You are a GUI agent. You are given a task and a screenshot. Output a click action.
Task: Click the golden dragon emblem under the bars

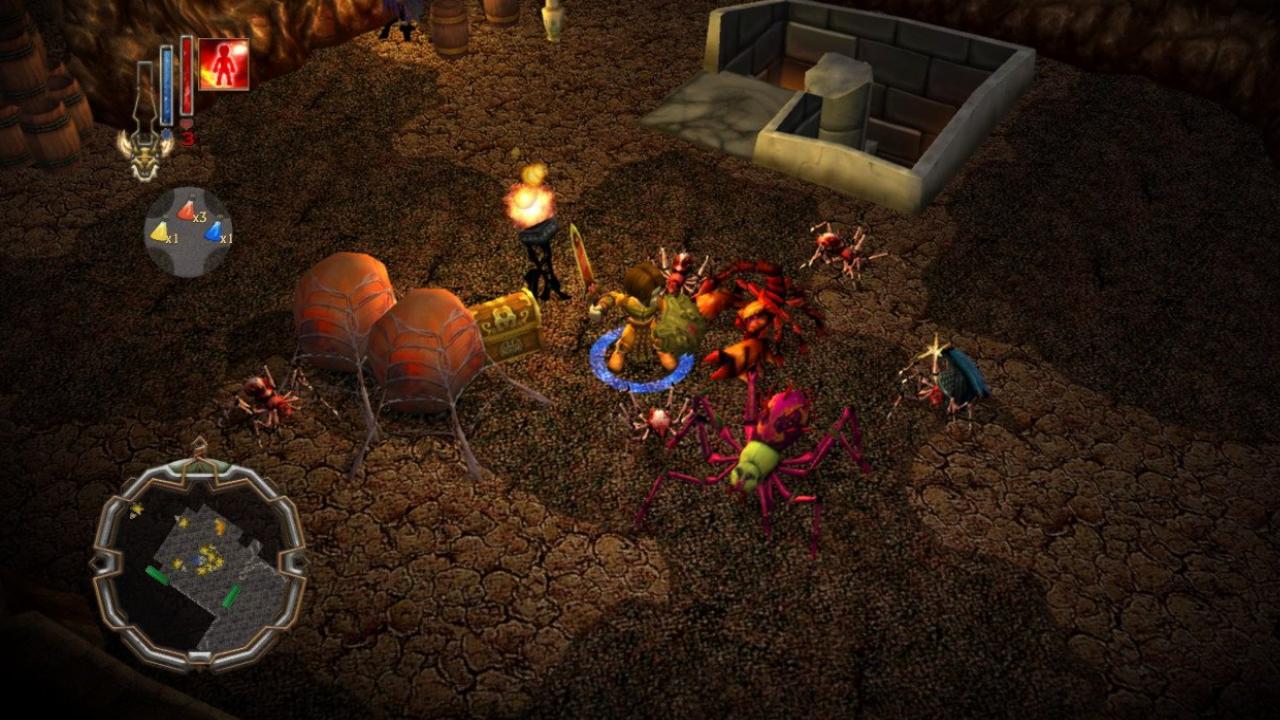tap(146, 160)
